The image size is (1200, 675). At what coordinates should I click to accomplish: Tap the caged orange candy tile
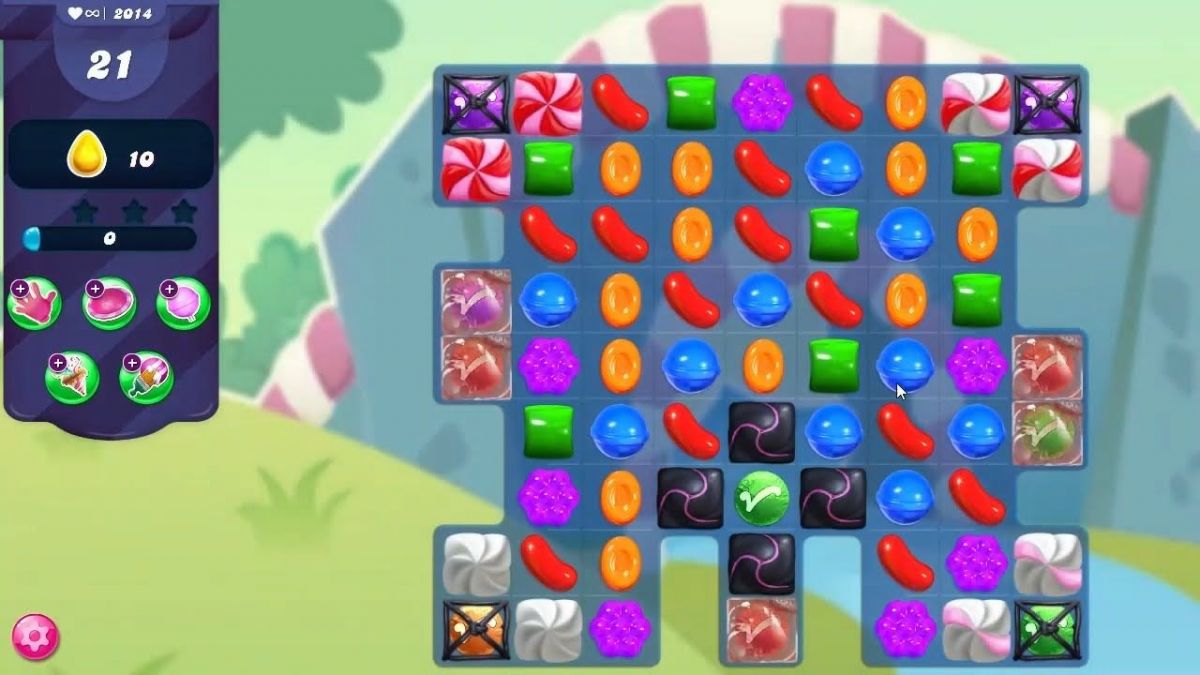[476, 629]
